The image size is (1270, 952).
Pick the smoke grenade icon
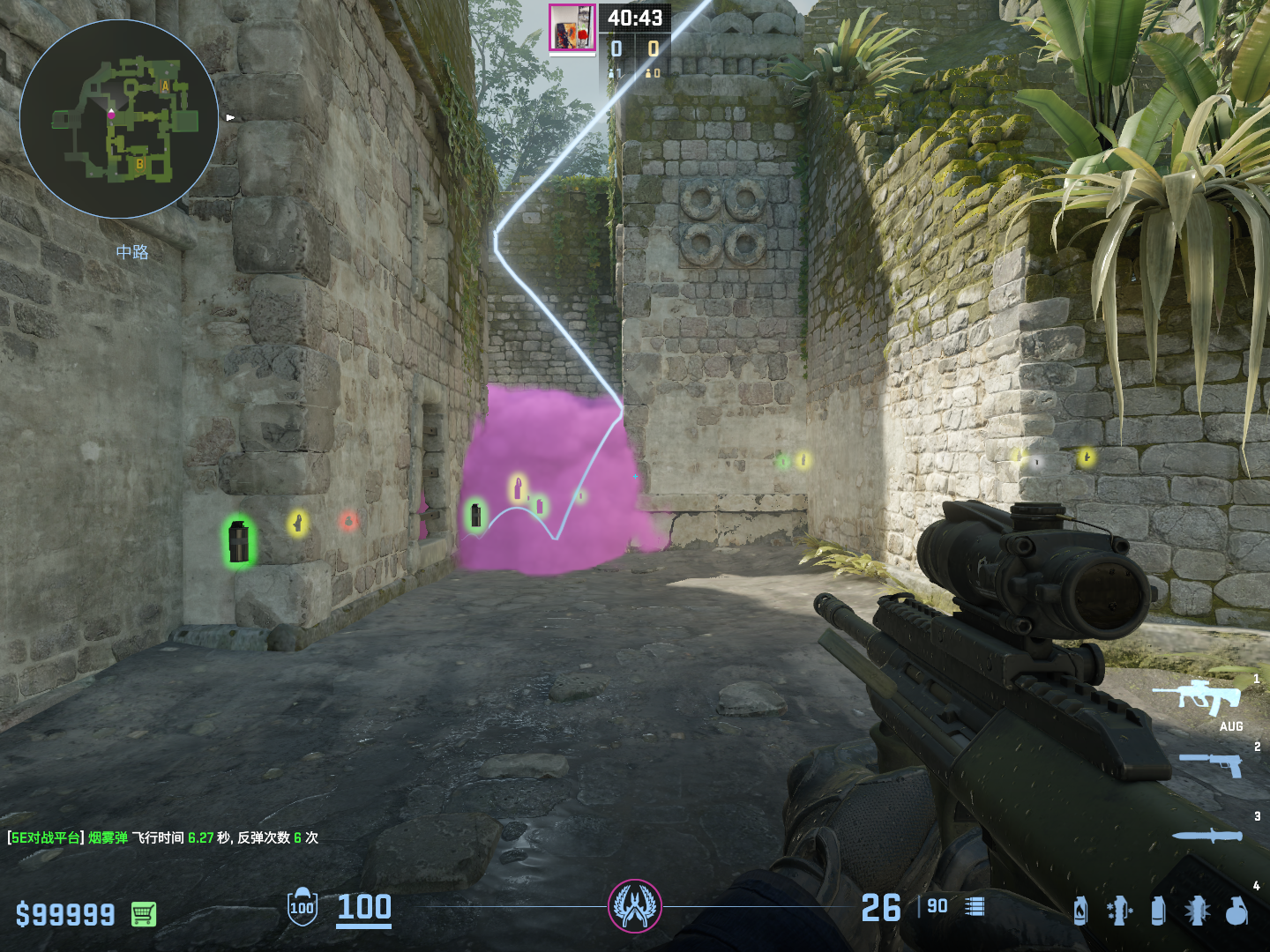pyautogui.click(x=1158, y=910)
